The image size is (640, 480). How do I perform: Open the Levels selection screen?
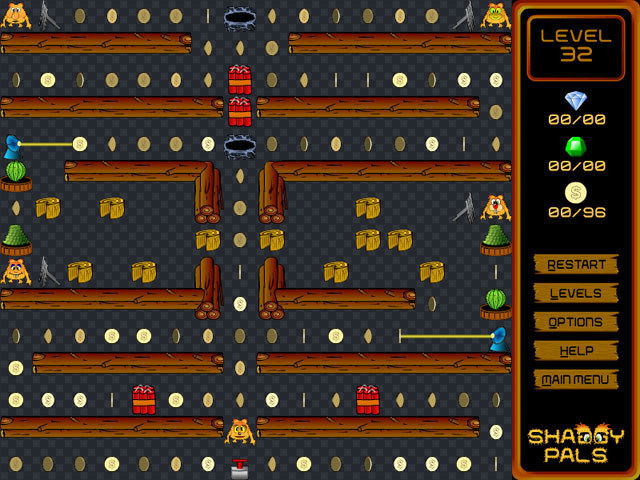576,294
